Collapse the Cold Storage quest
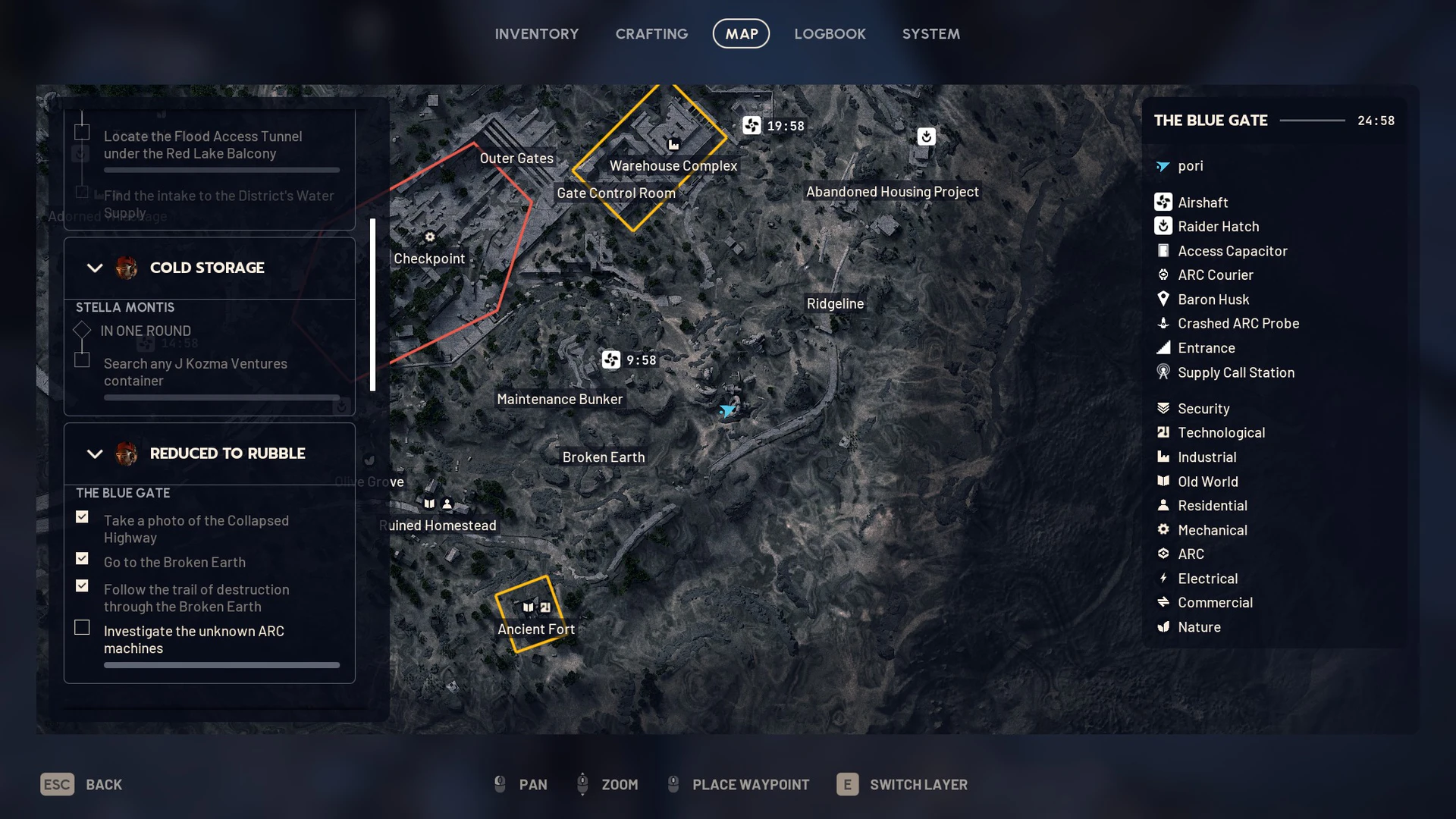Screen dimensions: 1456x819 95,268
